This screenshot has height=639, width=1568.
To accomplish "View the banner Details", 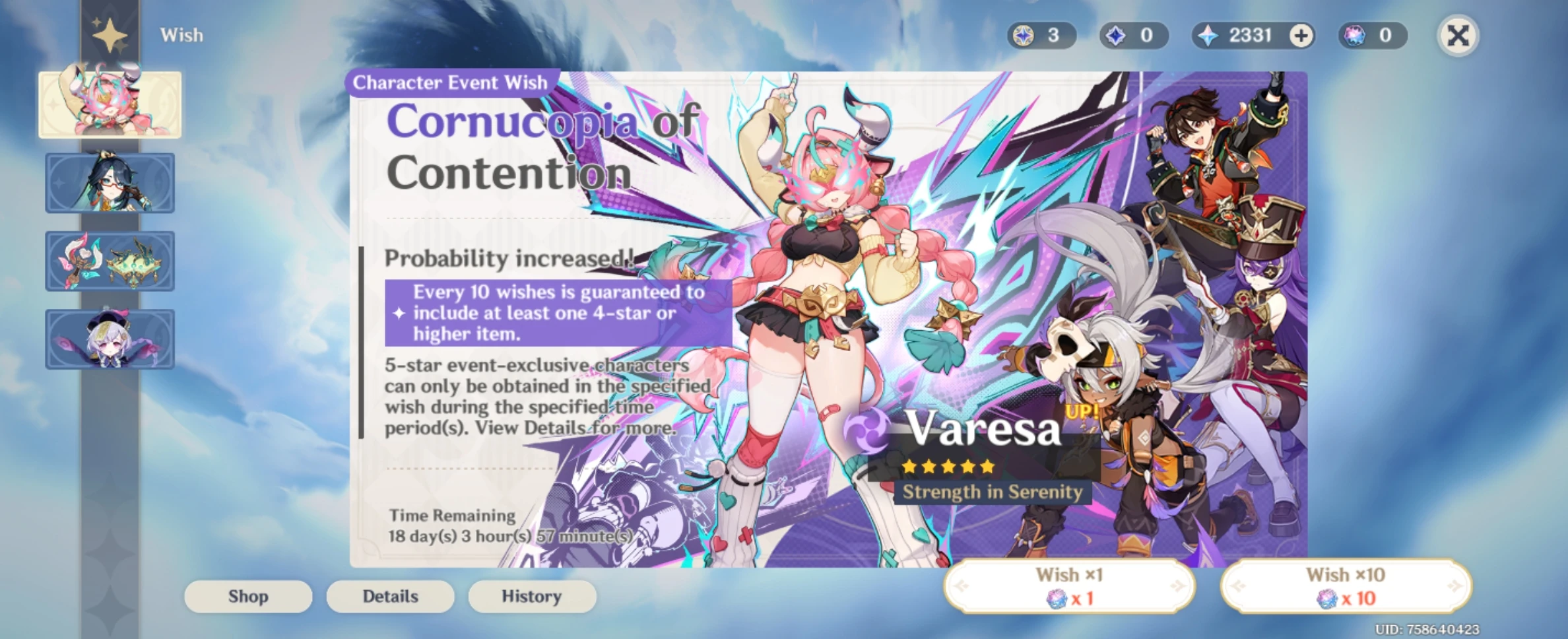I will coord(390,596).
